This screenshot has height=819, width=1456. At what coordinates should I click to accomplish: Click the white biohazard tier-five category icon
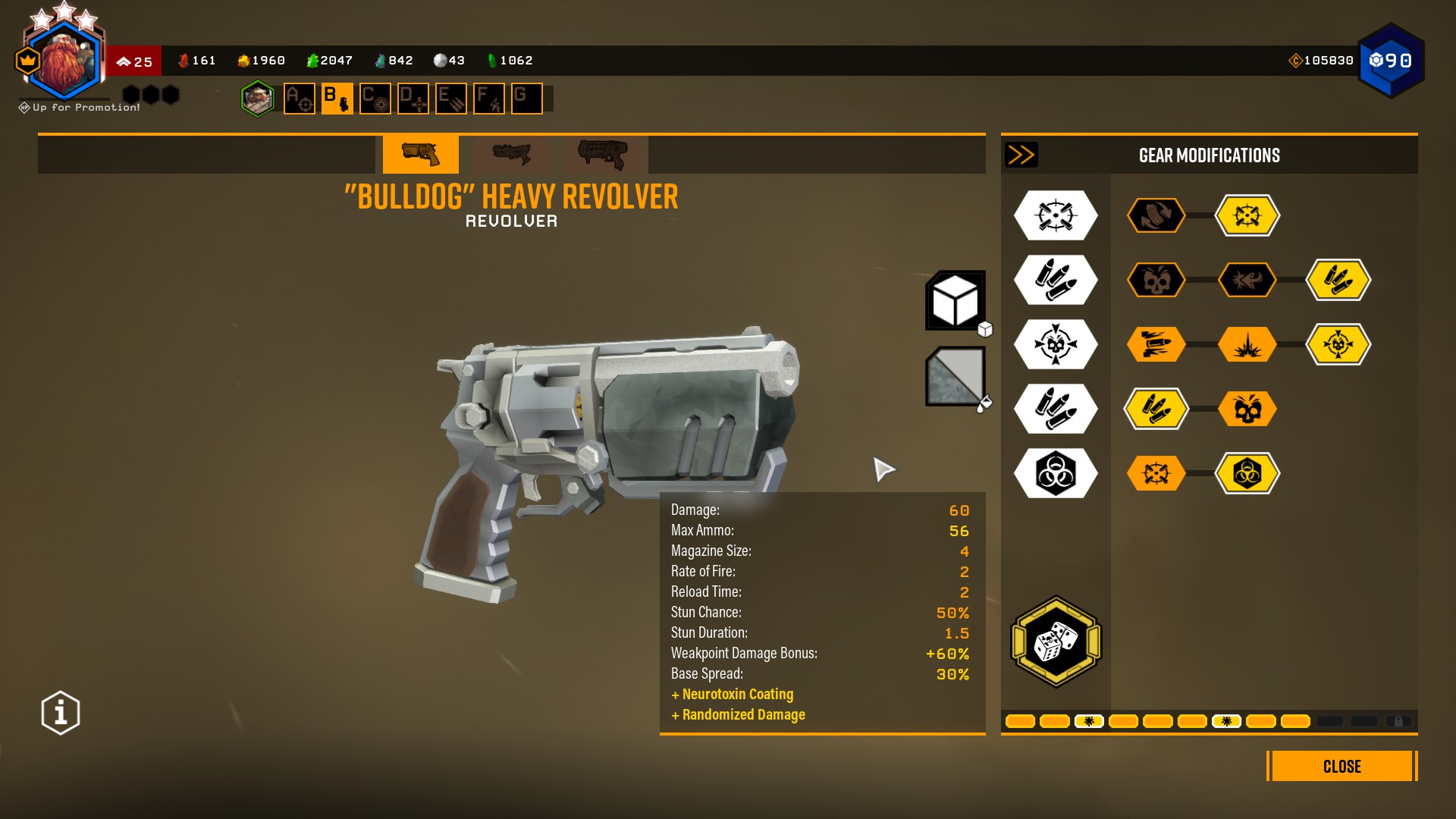(1056, 473)
